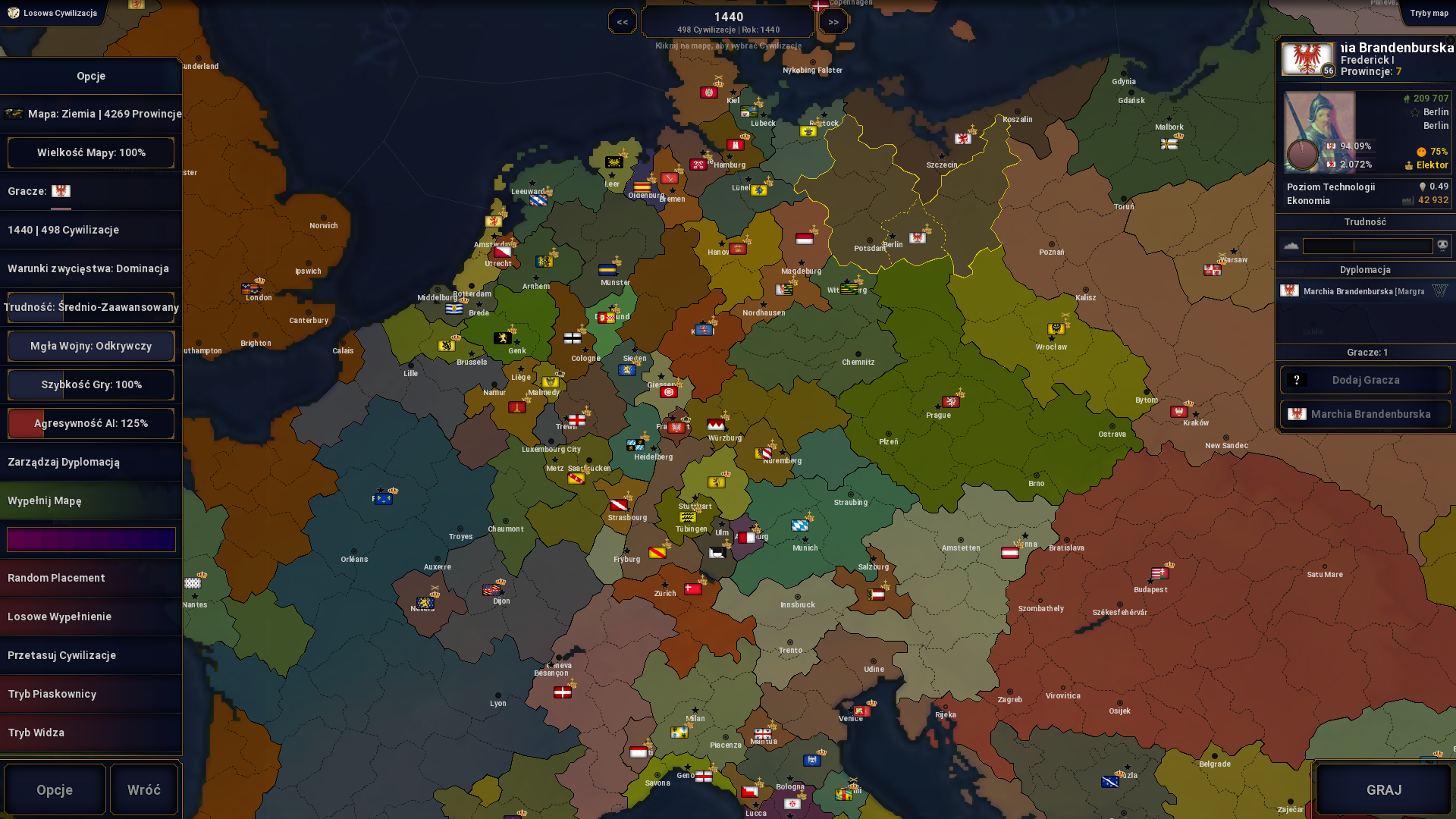Adjust the Trudność difficulty slider
The image size is (1456, 819).
coord(1368,245)
